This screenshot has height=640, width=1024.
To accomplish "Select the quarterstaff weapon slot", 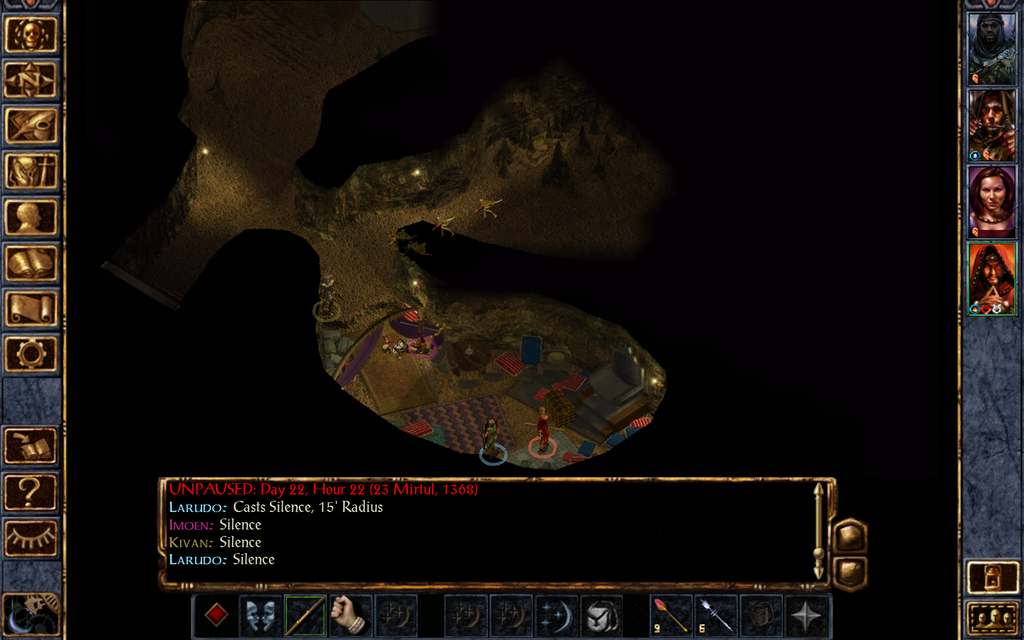I will (x=305, y=615).
